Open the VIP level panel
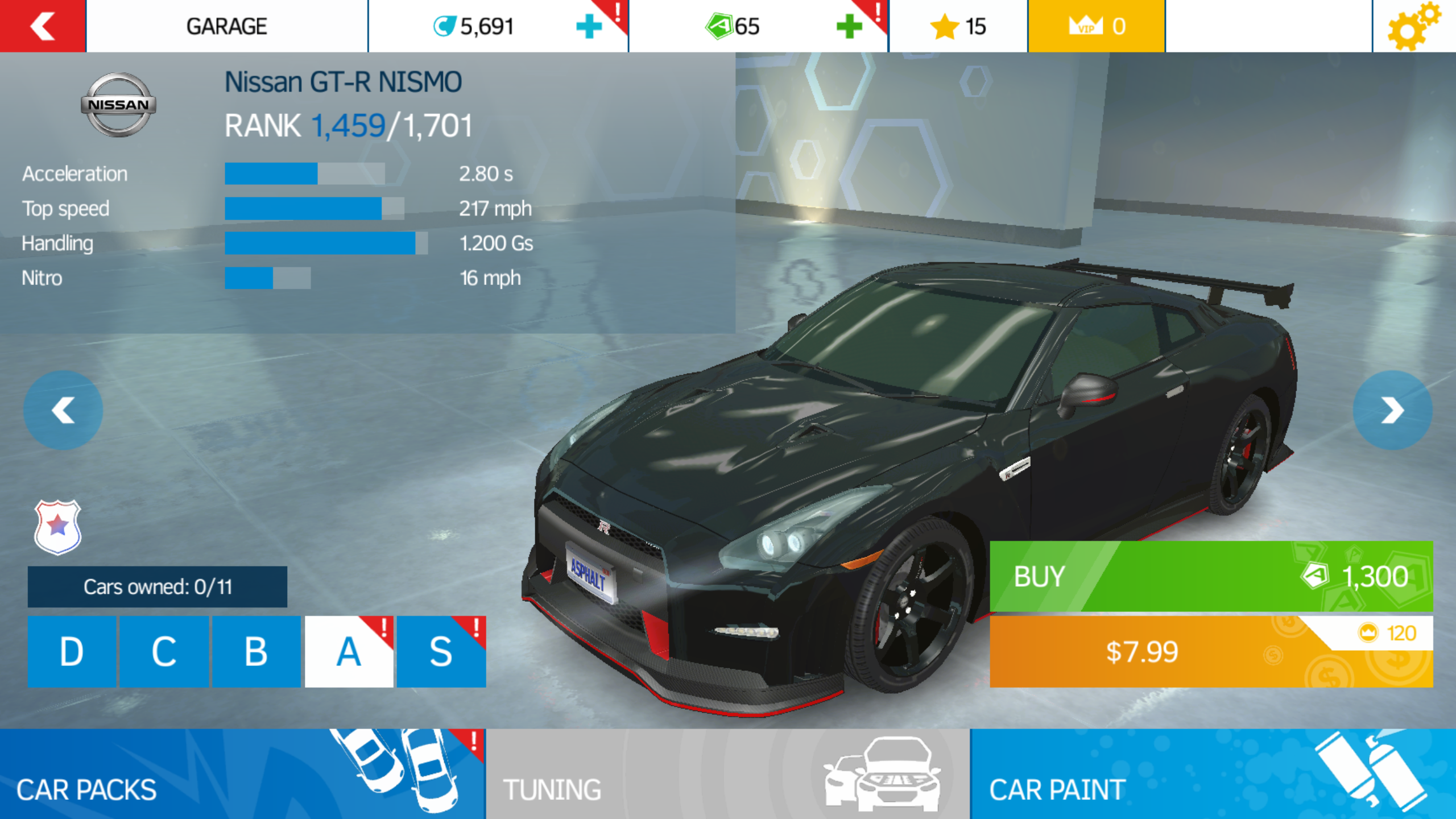The image size is (1456, 819). click(1096, 26)
